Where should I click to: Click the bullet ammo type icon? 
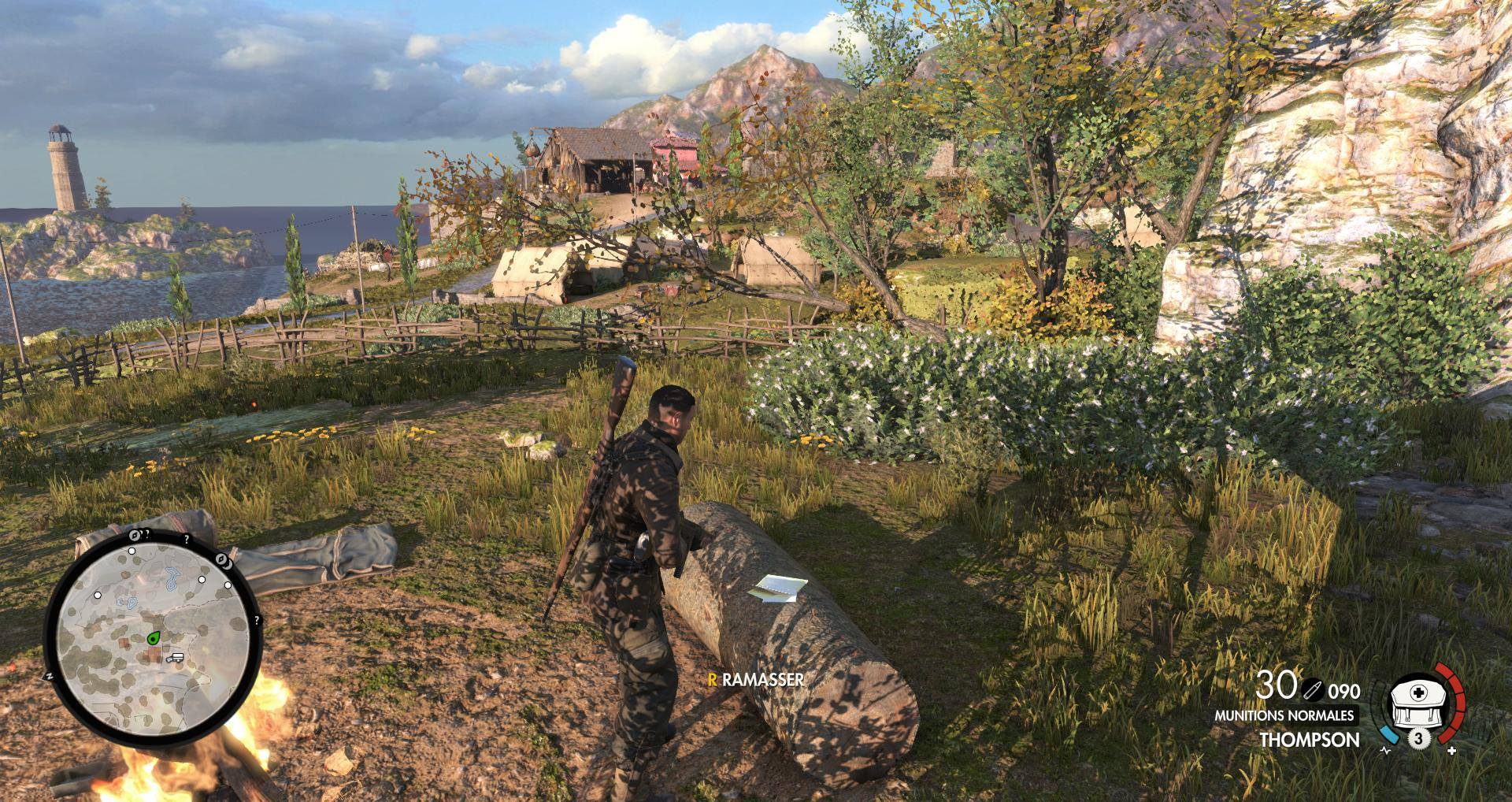1312,689
